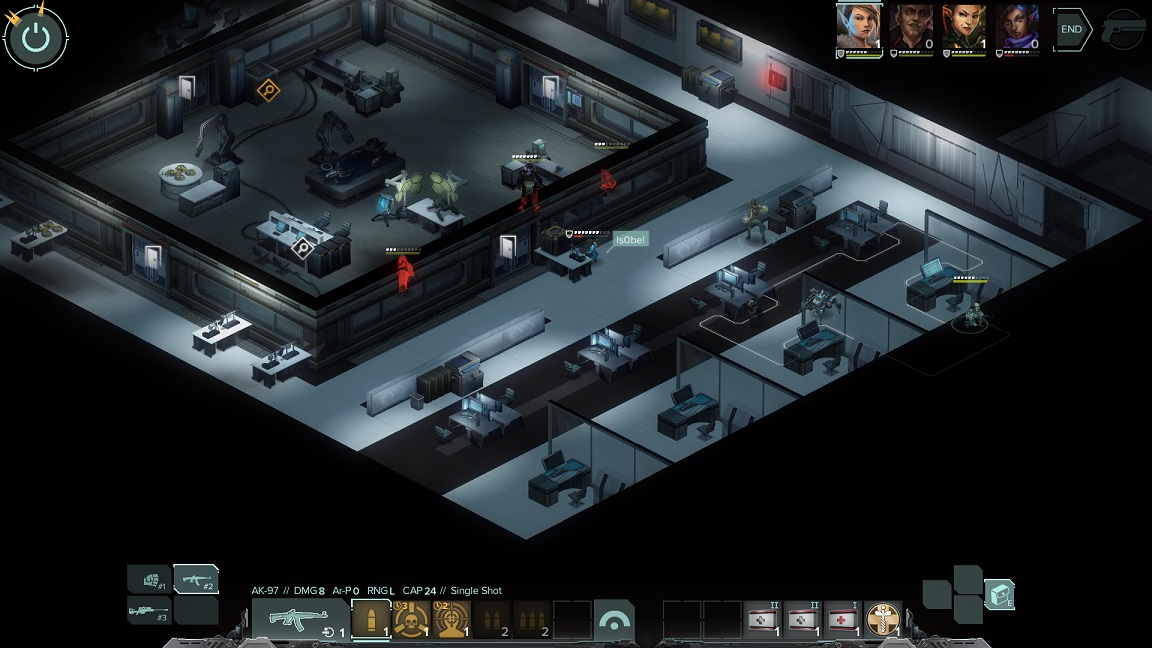Screen dimensions: 1152x648
Task: Open the power menu button
Action: [36, 38]
